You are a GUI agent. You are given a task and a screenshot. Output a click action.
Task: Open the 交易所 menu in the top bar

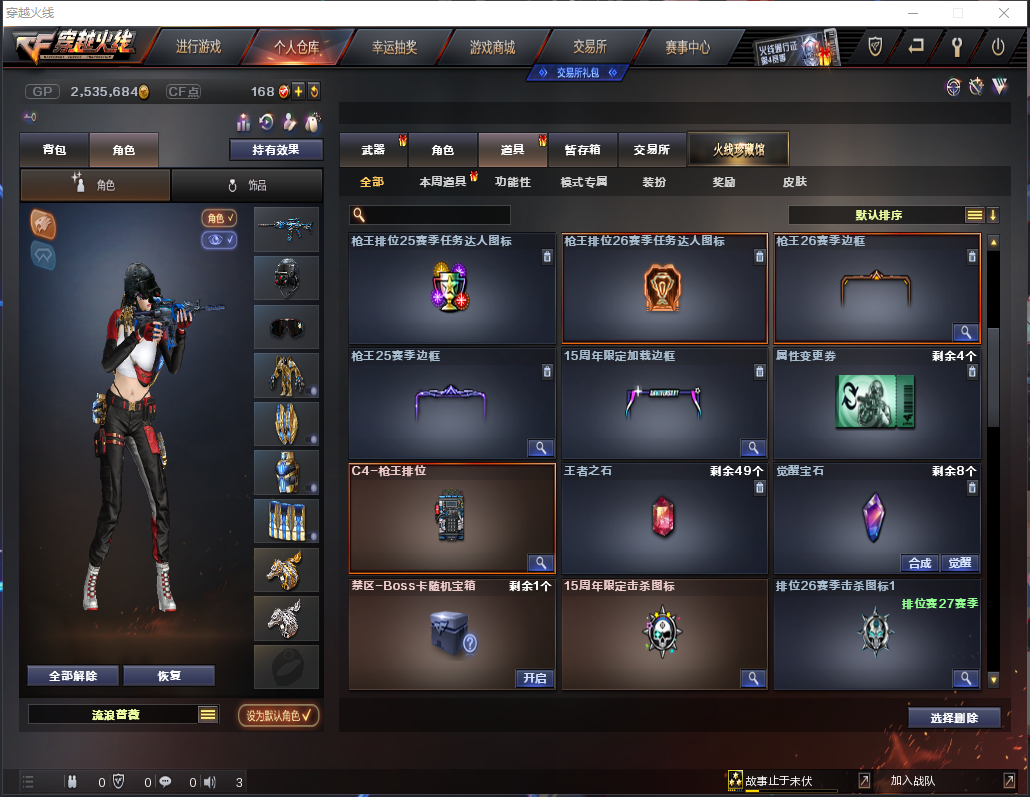(590, 47)
